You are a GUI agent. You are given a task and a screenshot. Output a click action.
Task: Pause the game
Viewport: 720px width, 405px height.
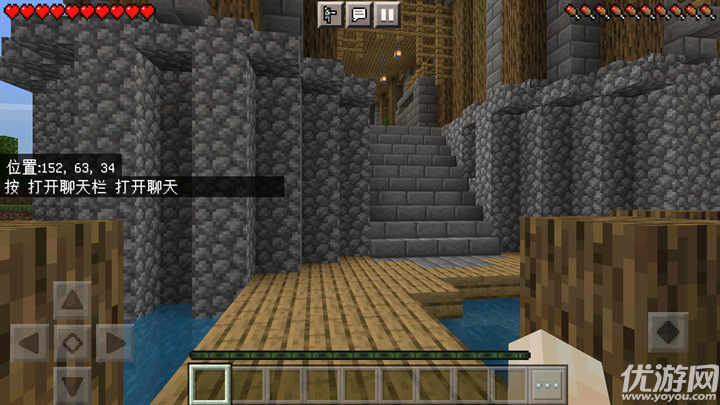pyautogui.click(x=386, y=14)
